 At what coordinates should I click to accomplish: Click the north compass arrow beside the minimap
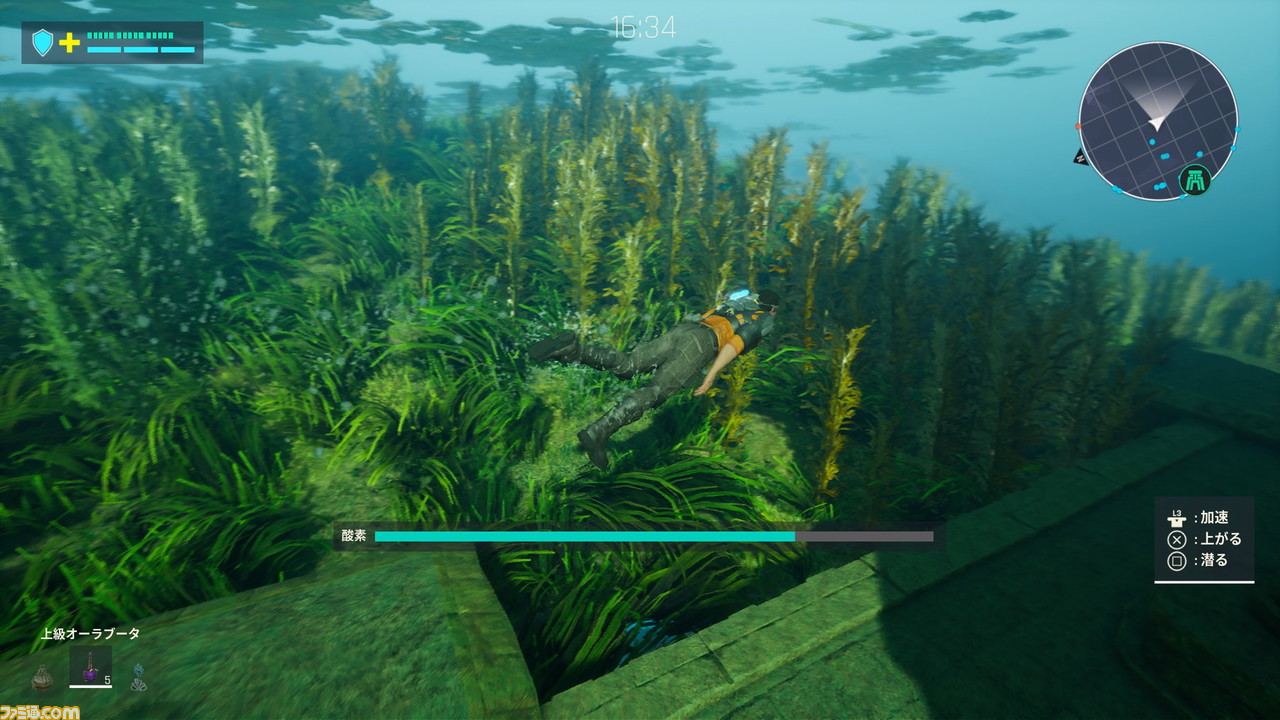click(1080, 156)
